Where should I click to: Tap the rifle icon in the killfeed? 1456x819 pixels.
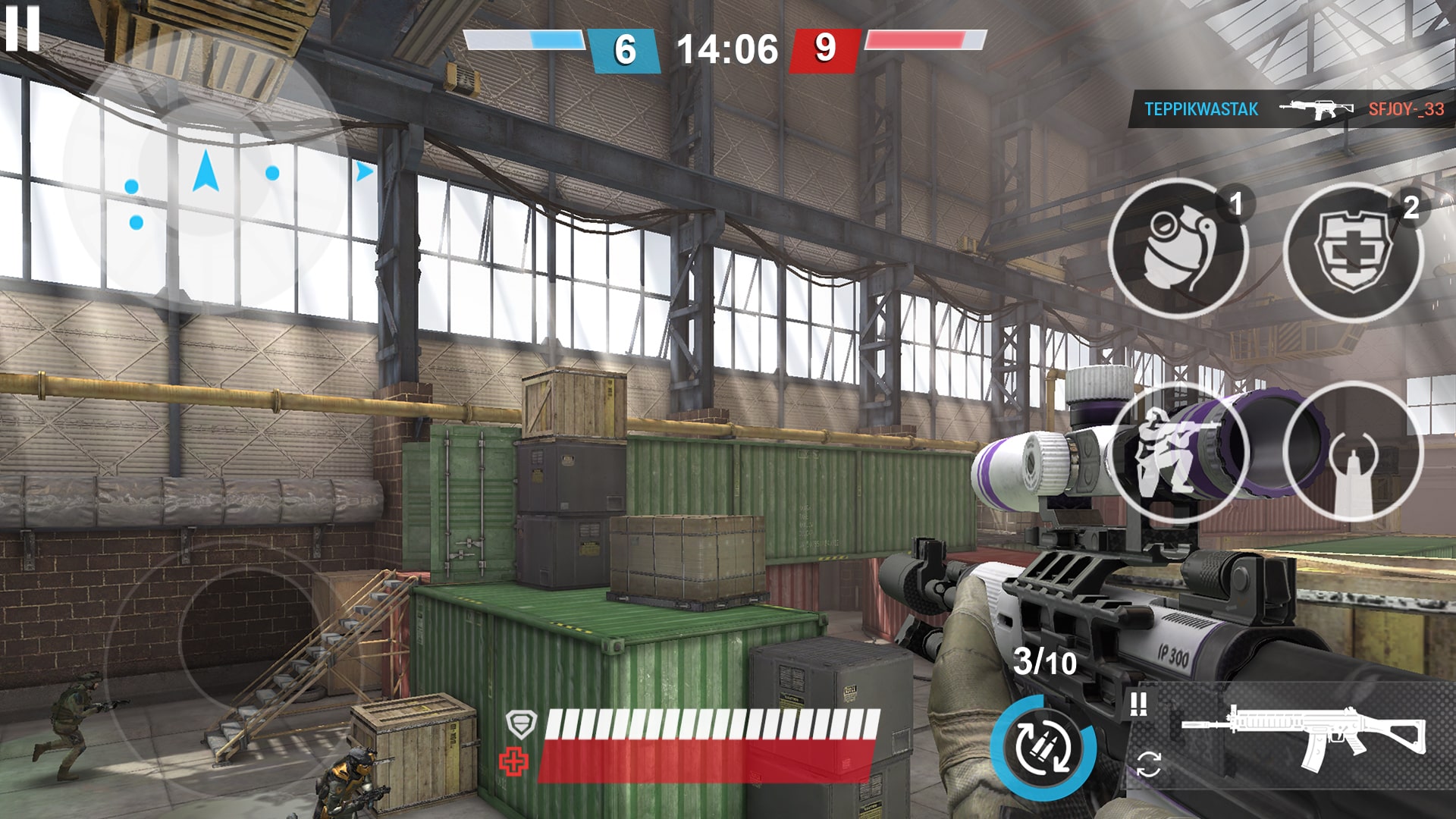point(1318,108)
